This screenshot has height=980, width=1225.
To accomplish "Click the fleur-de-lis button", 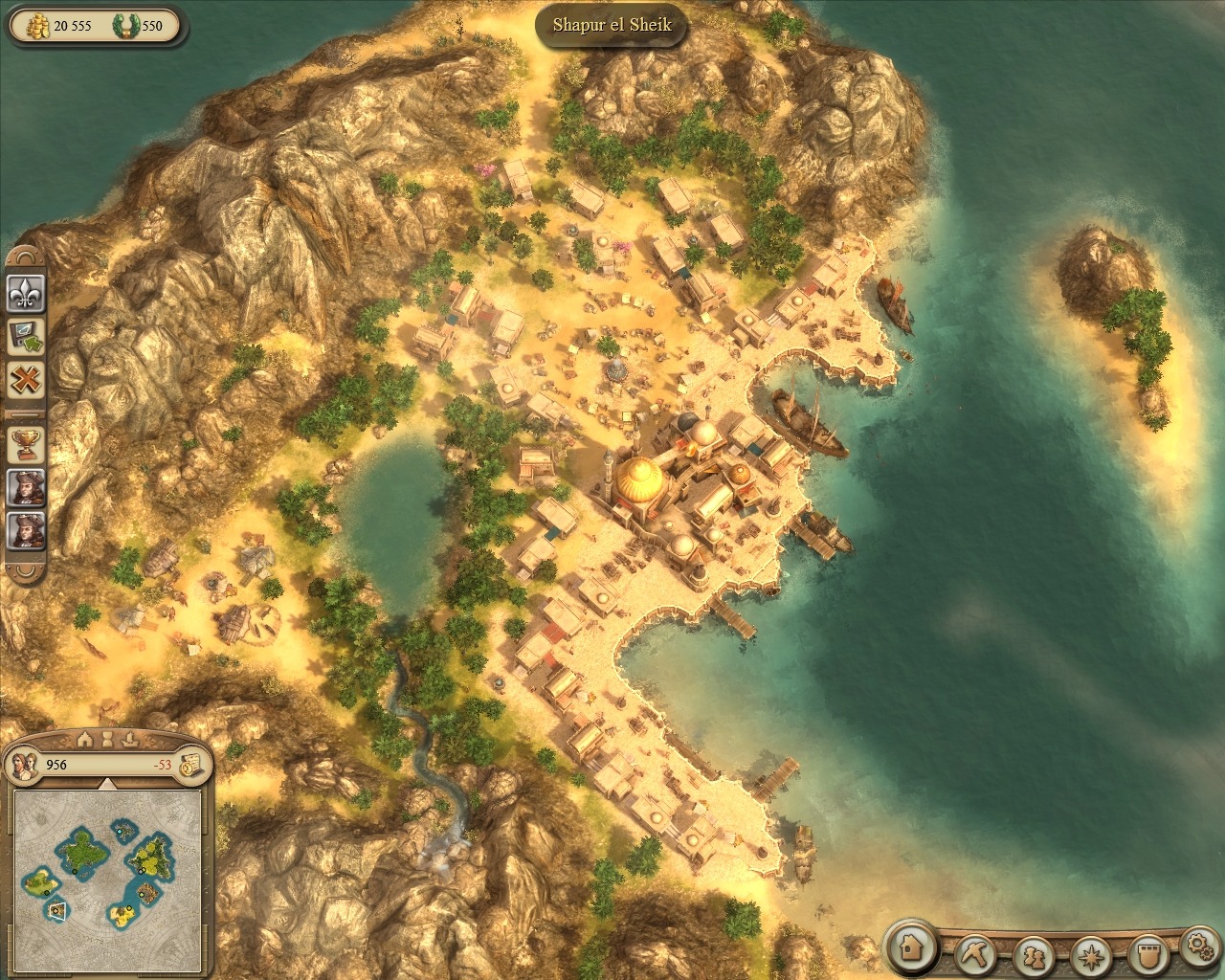I will (26, 292).
